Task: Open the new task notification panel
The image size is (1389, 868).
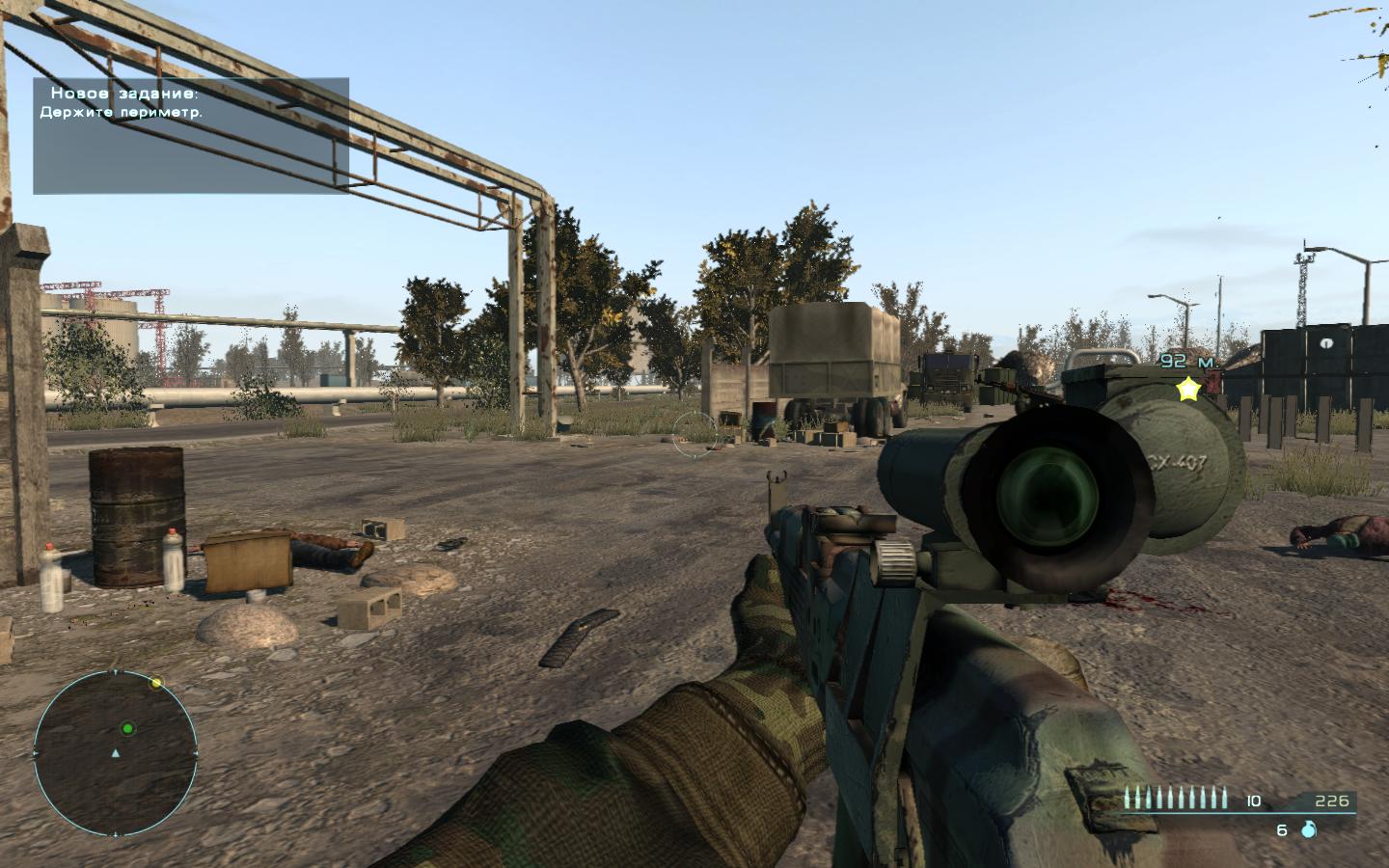Action: [x=191, y=135]
